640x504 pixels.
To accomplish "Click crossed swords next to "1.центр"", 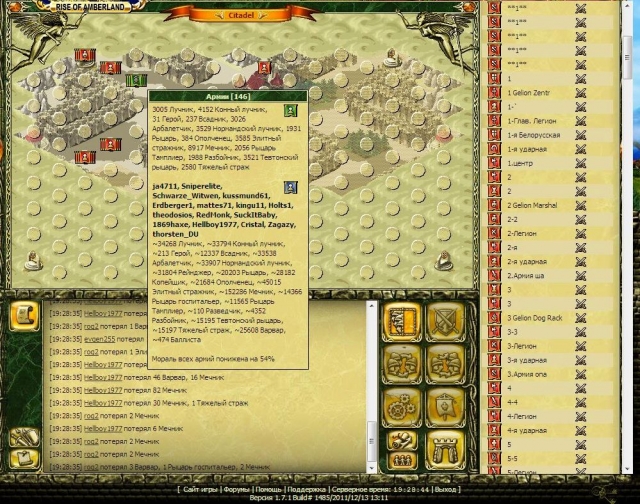I will [580, 163].
